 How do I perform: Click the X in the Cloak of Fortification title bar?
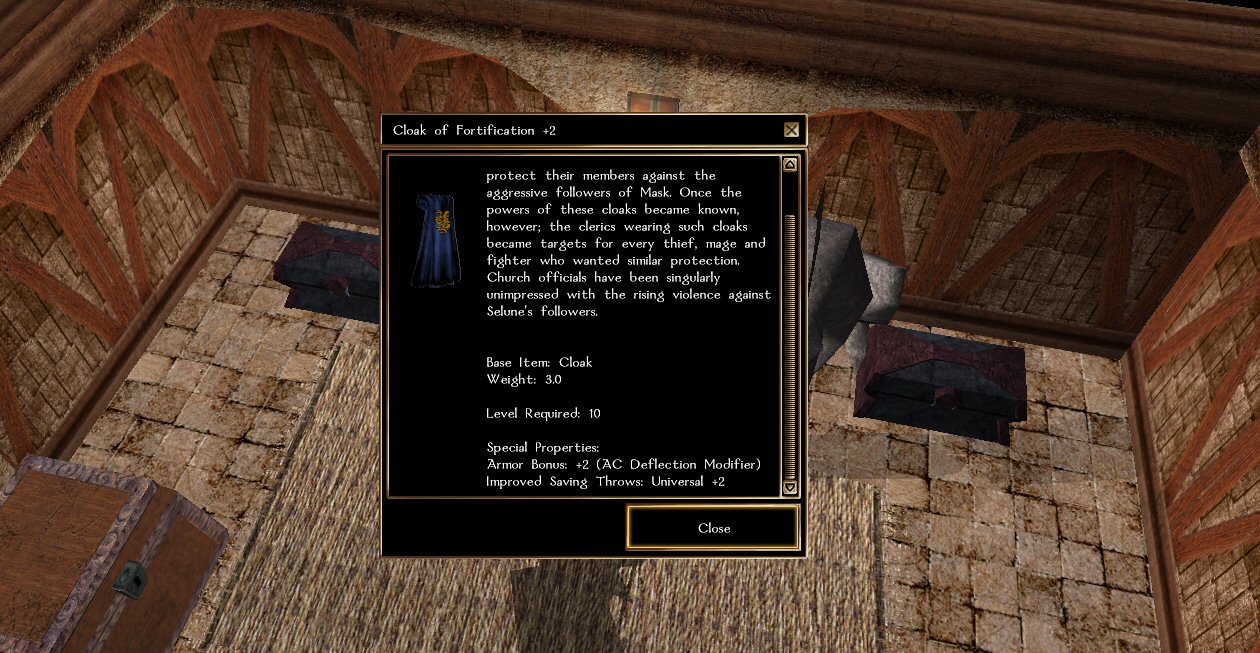click(x=791, y=130)
